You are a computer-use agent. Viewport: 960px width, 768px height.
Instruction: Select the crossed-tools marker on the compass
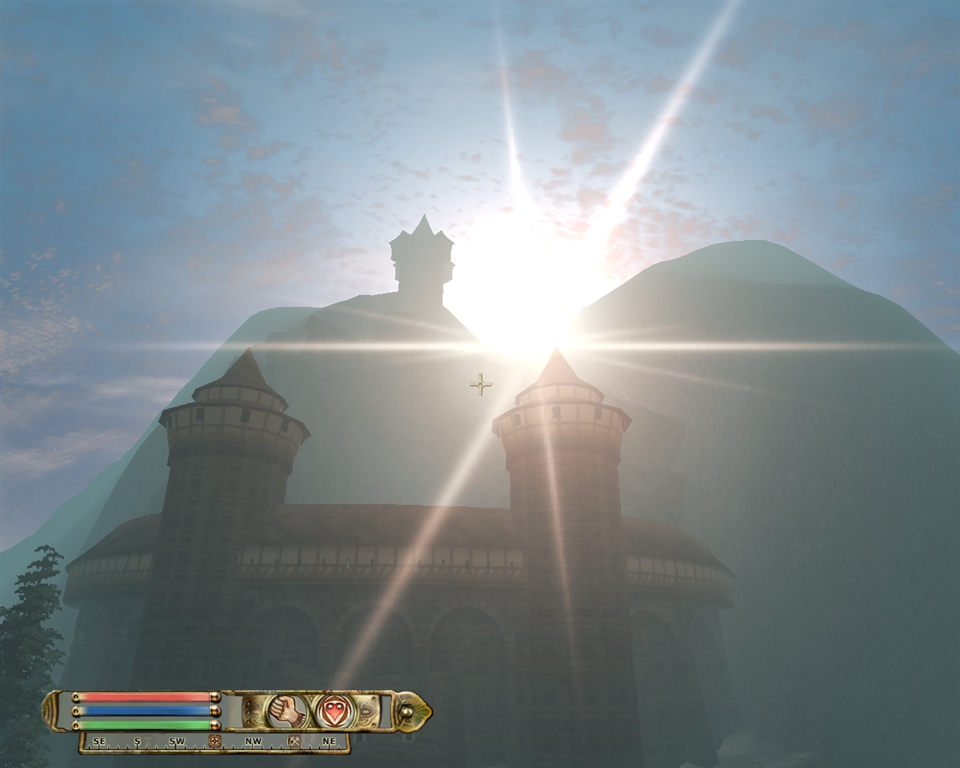click(x=294, y=742)
